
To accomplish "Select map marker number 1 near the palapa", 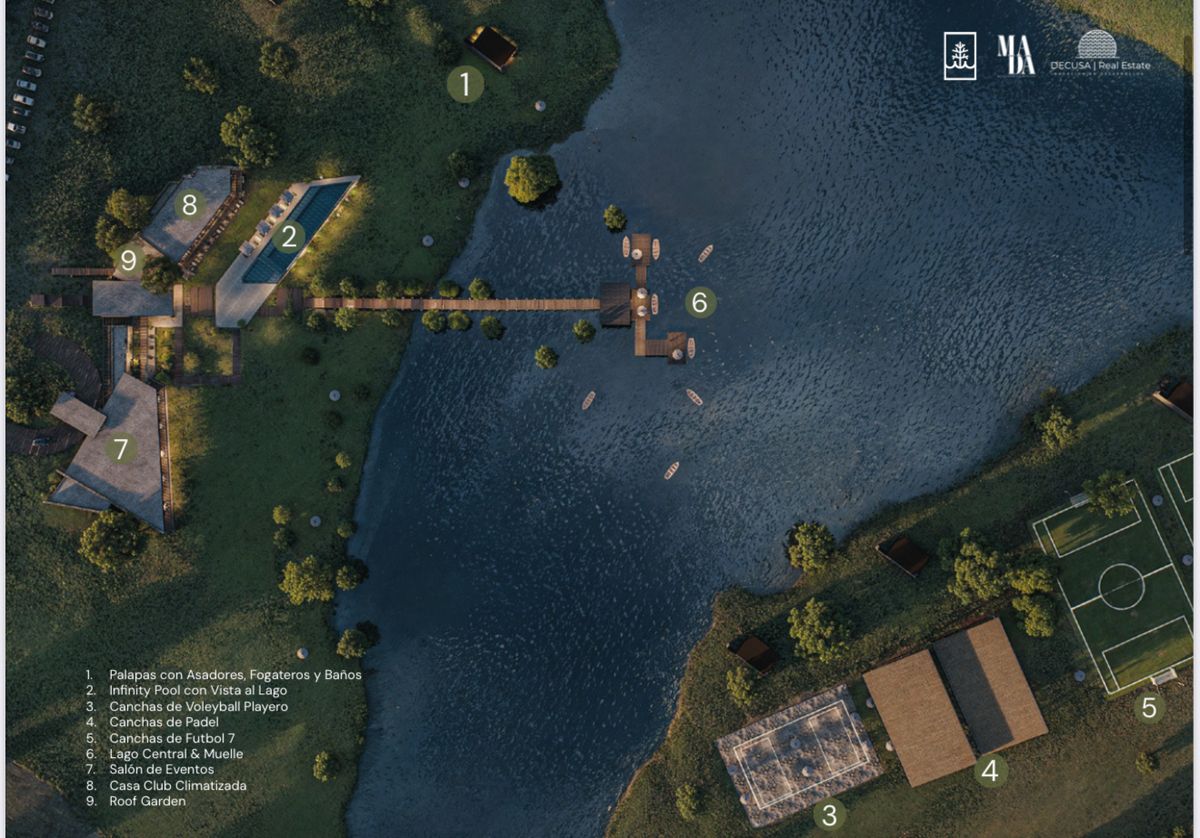I will (x=465, y=84).
